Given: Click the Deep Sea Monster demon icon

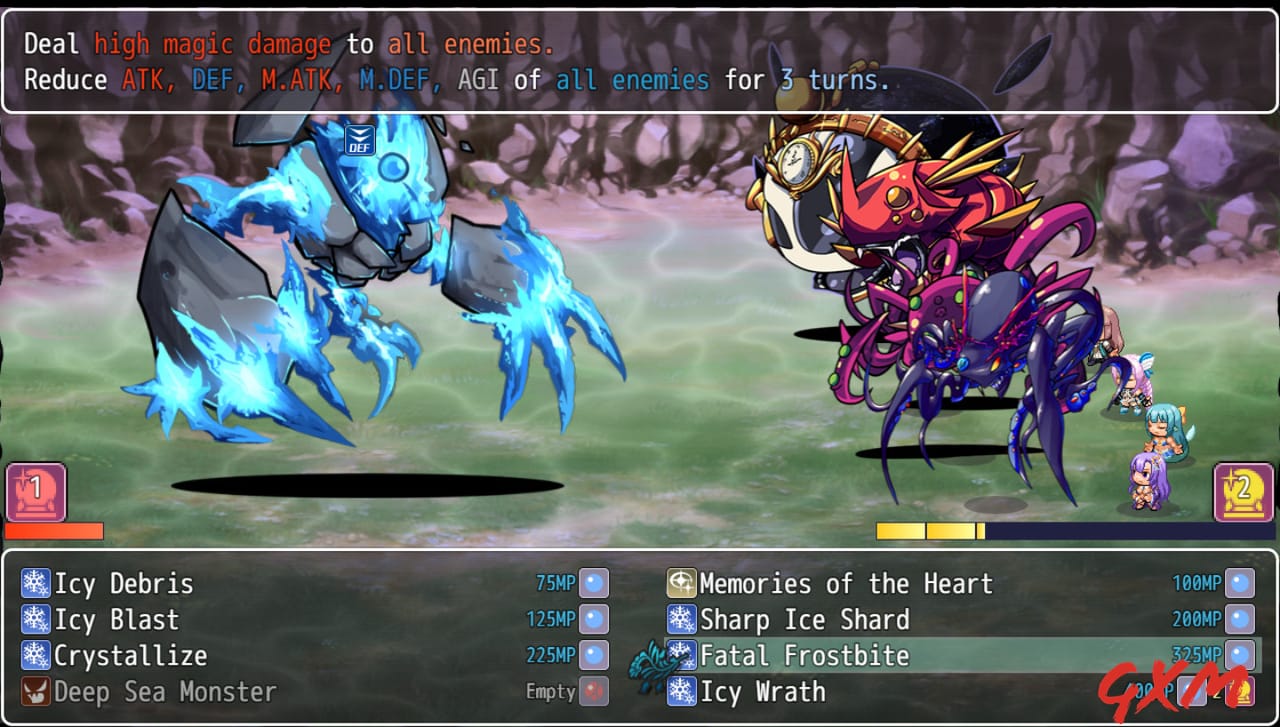Looking at the screenshot, I should pos(34,692).
